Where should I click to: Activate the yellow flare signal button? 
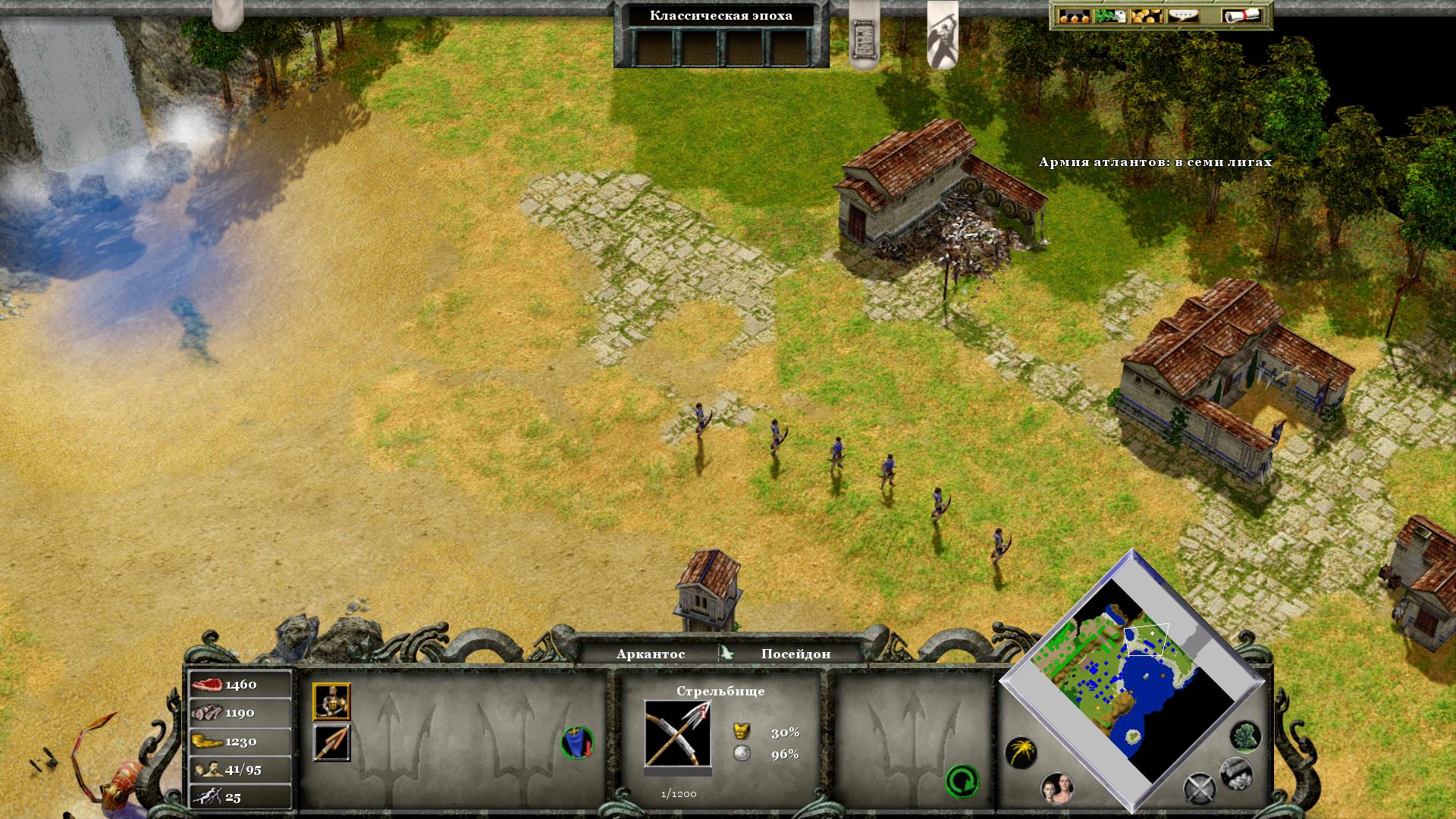coord(1021,753)
